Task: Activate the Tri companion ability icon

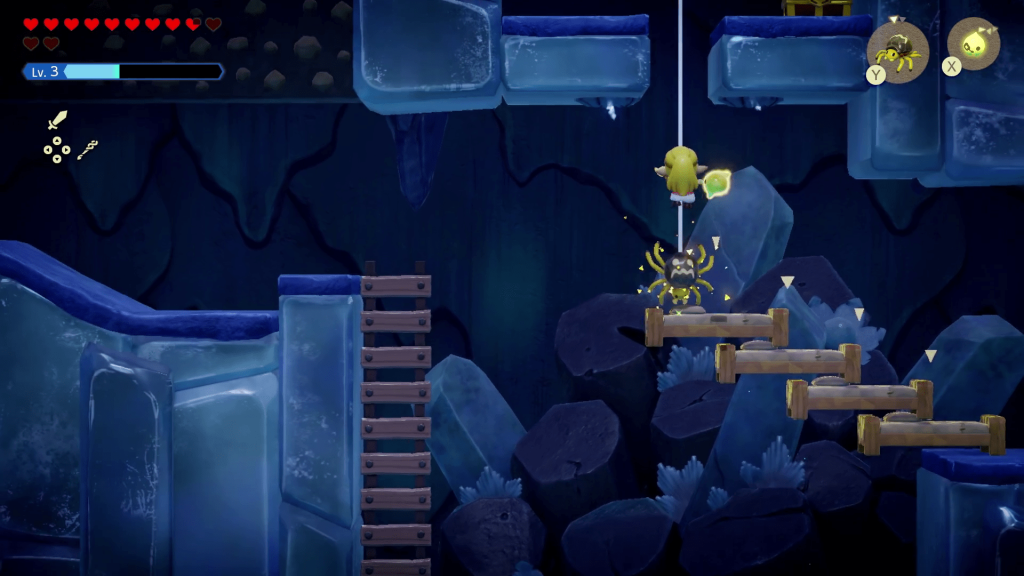Action: pyautogui.click(x=973, y=45)
